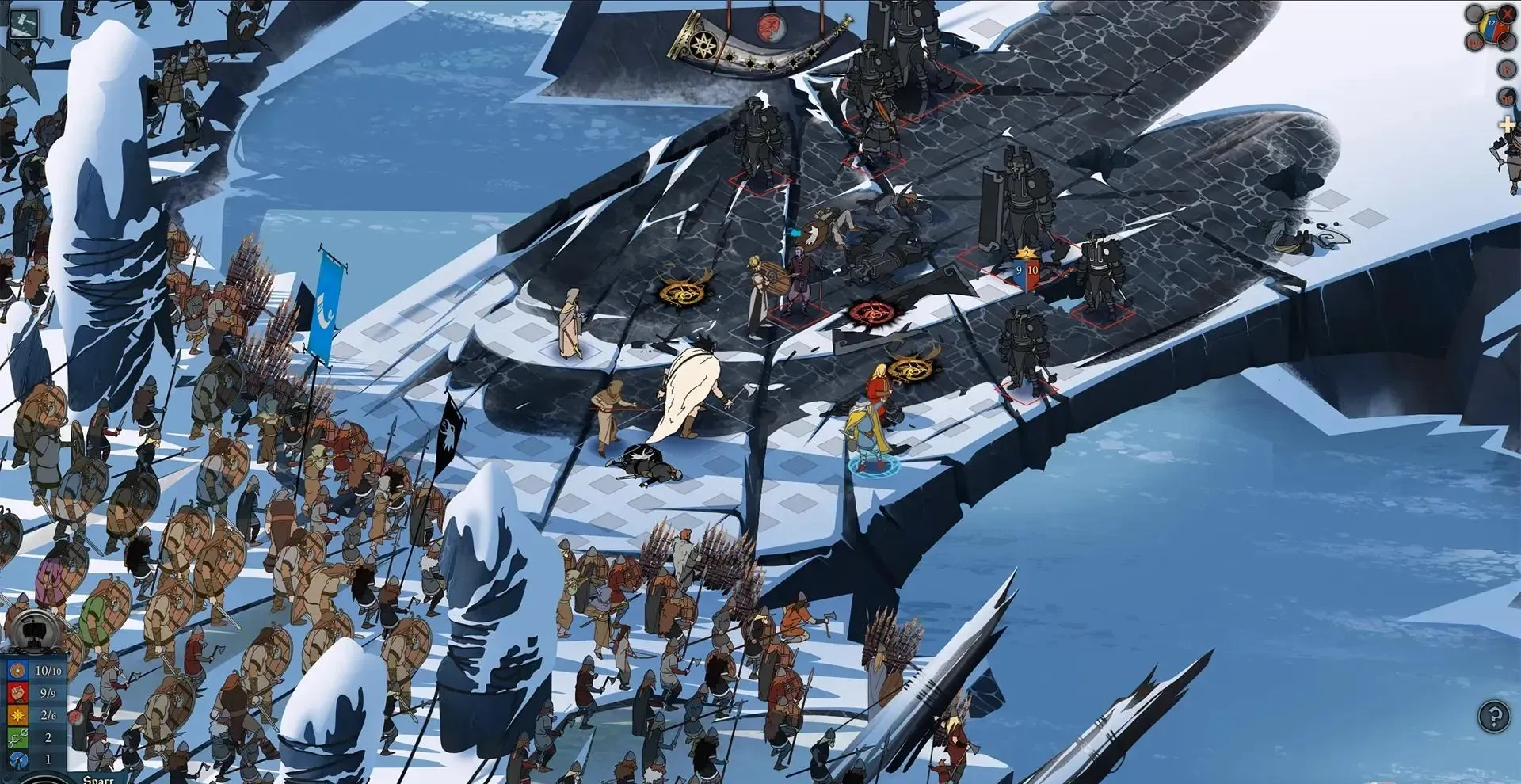Viewport: 1521px width, 784px height.
Task: Open the question mark help button
Action: [1494, 717]
